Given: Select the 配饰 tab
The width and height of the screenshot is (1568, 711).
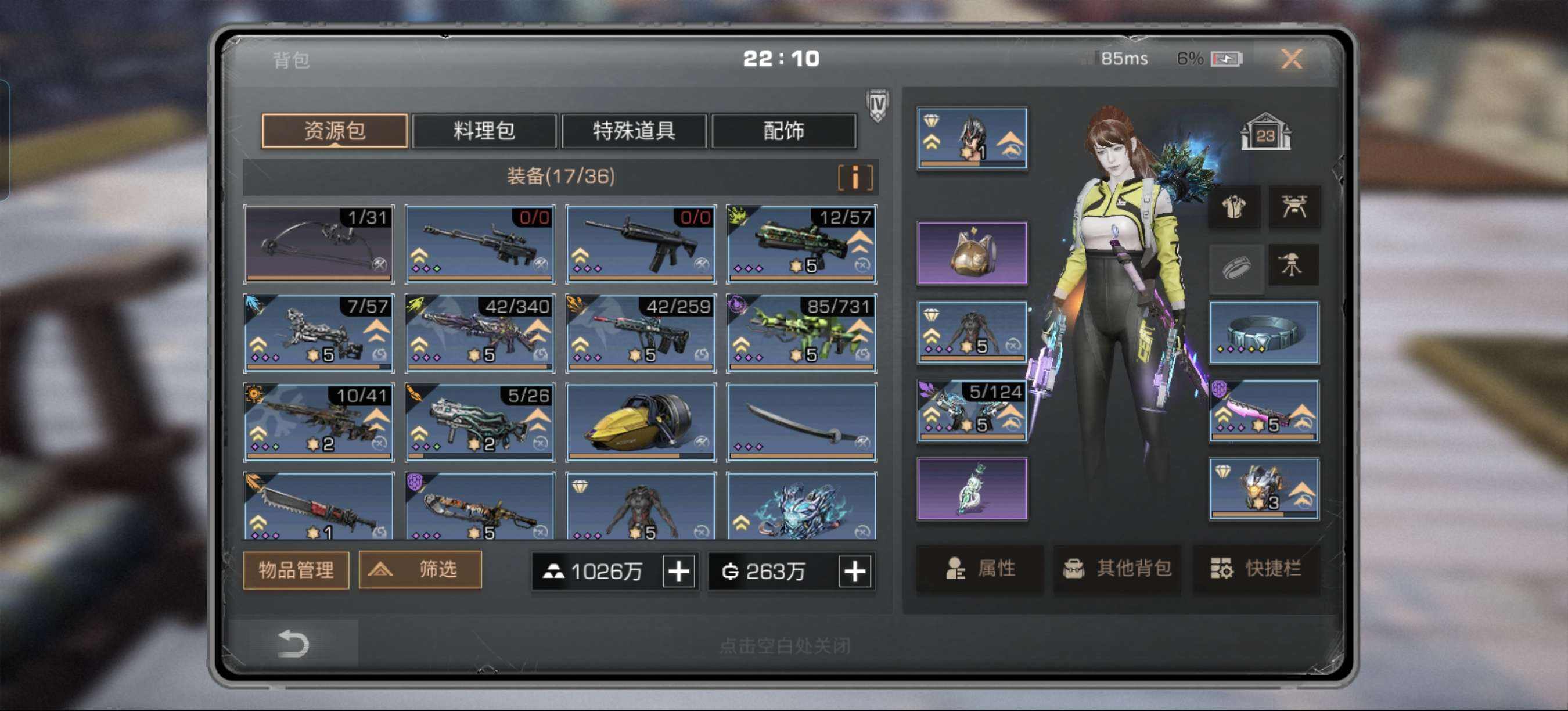Looking at the screenshot, I should coord(783,131).
